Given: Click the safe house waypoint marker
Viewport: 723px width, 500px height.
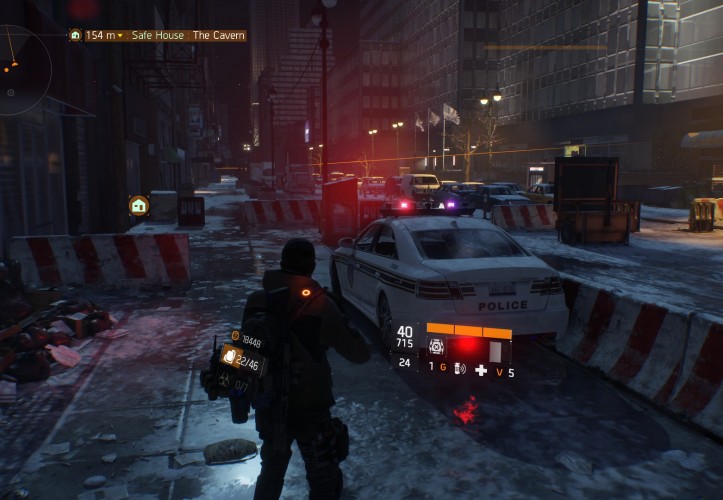Looking at the screenshot, I should tap(139, 205).
